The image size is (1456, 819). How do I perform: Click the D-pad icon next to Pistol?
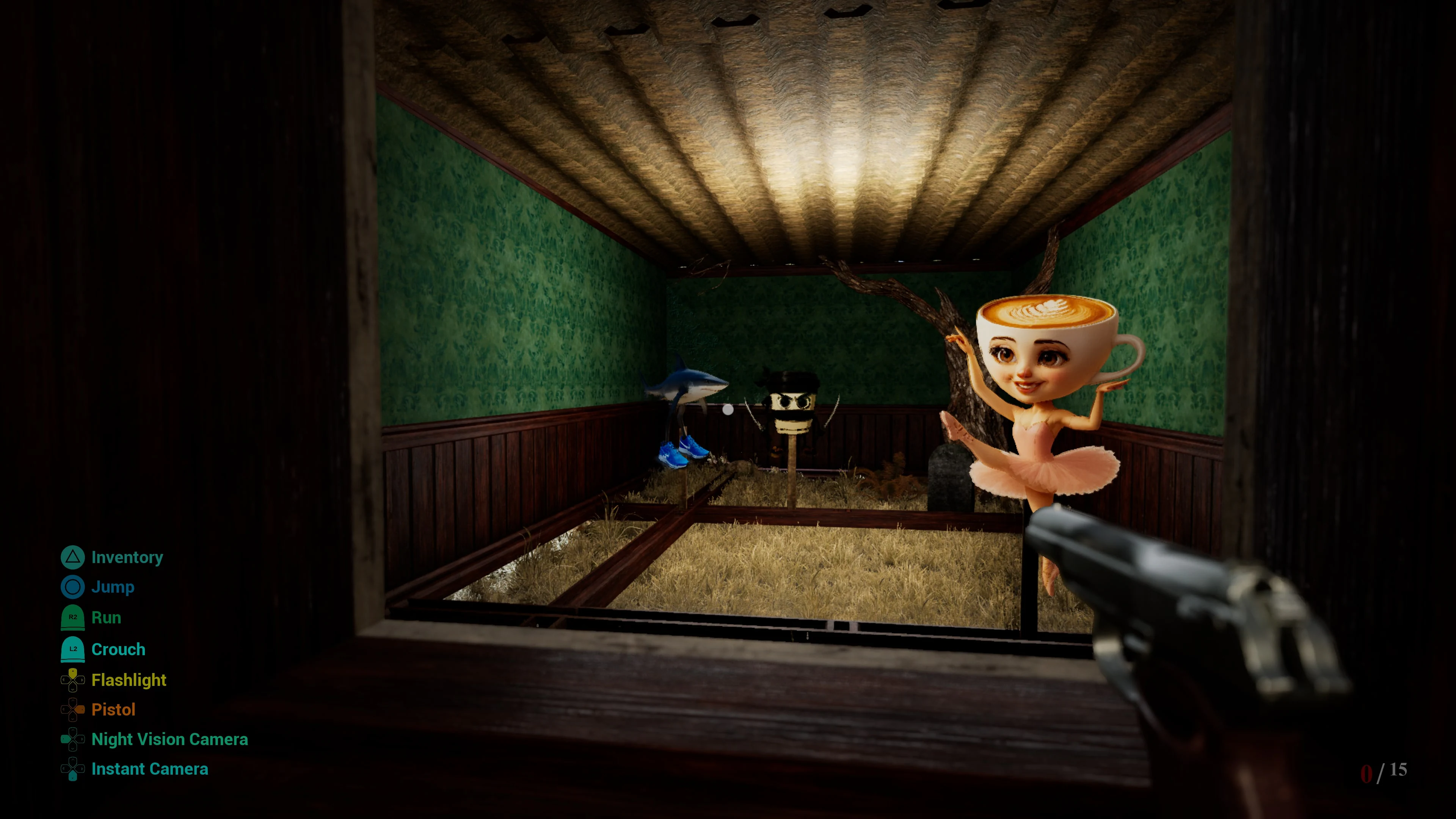72,709
